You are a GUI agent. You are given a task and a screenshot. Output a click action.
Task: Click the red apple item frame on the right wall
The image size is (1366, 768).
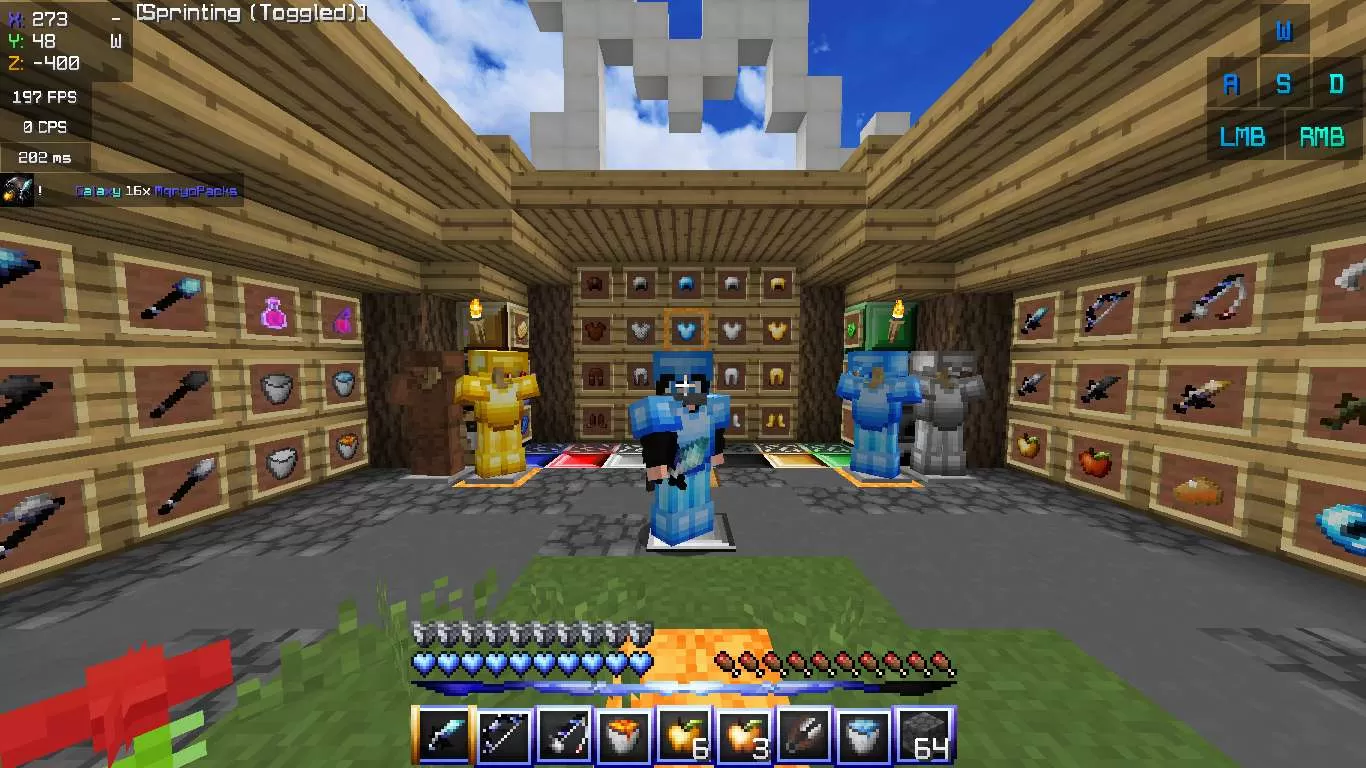click(x=1095, y=460)
